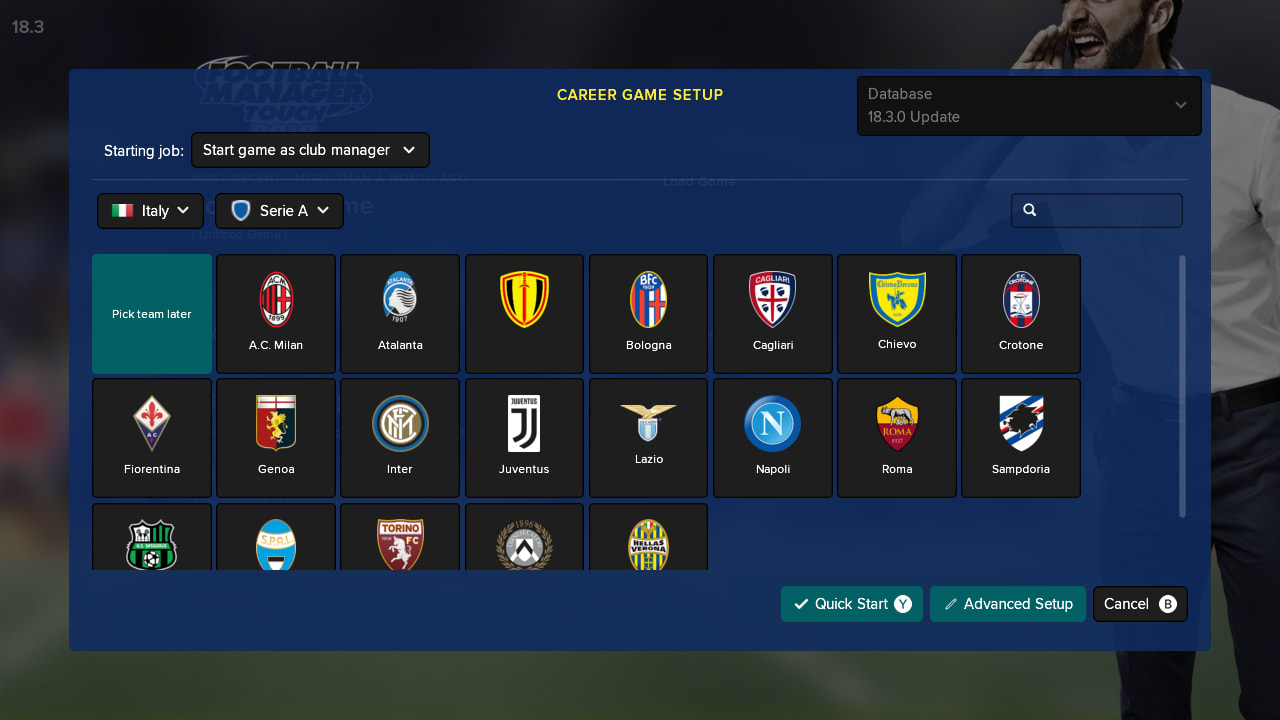Select the Pick team later tile
This screenshot has height=720, width=1280.
coord(151,313)
